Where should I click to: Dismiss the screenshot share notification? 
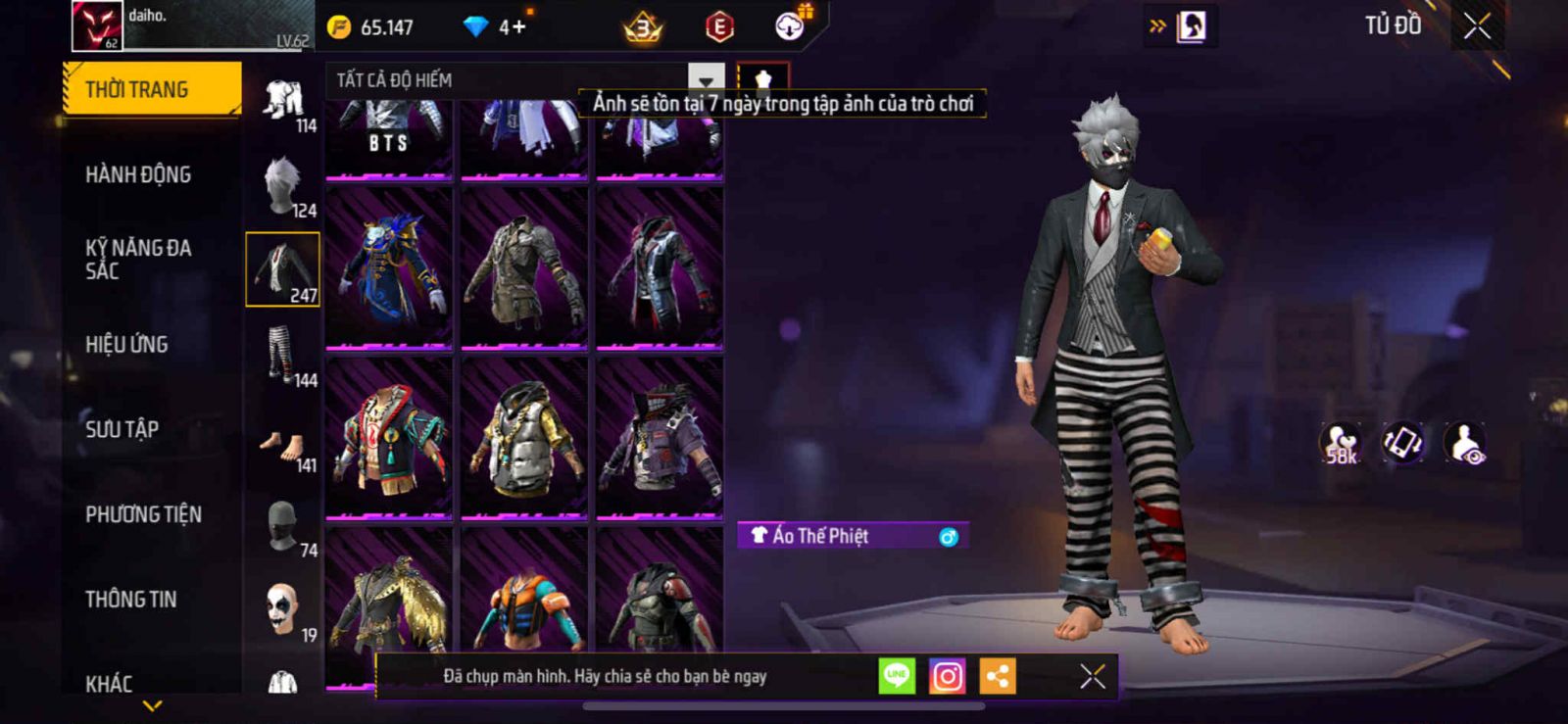(x=1092, y=676)
